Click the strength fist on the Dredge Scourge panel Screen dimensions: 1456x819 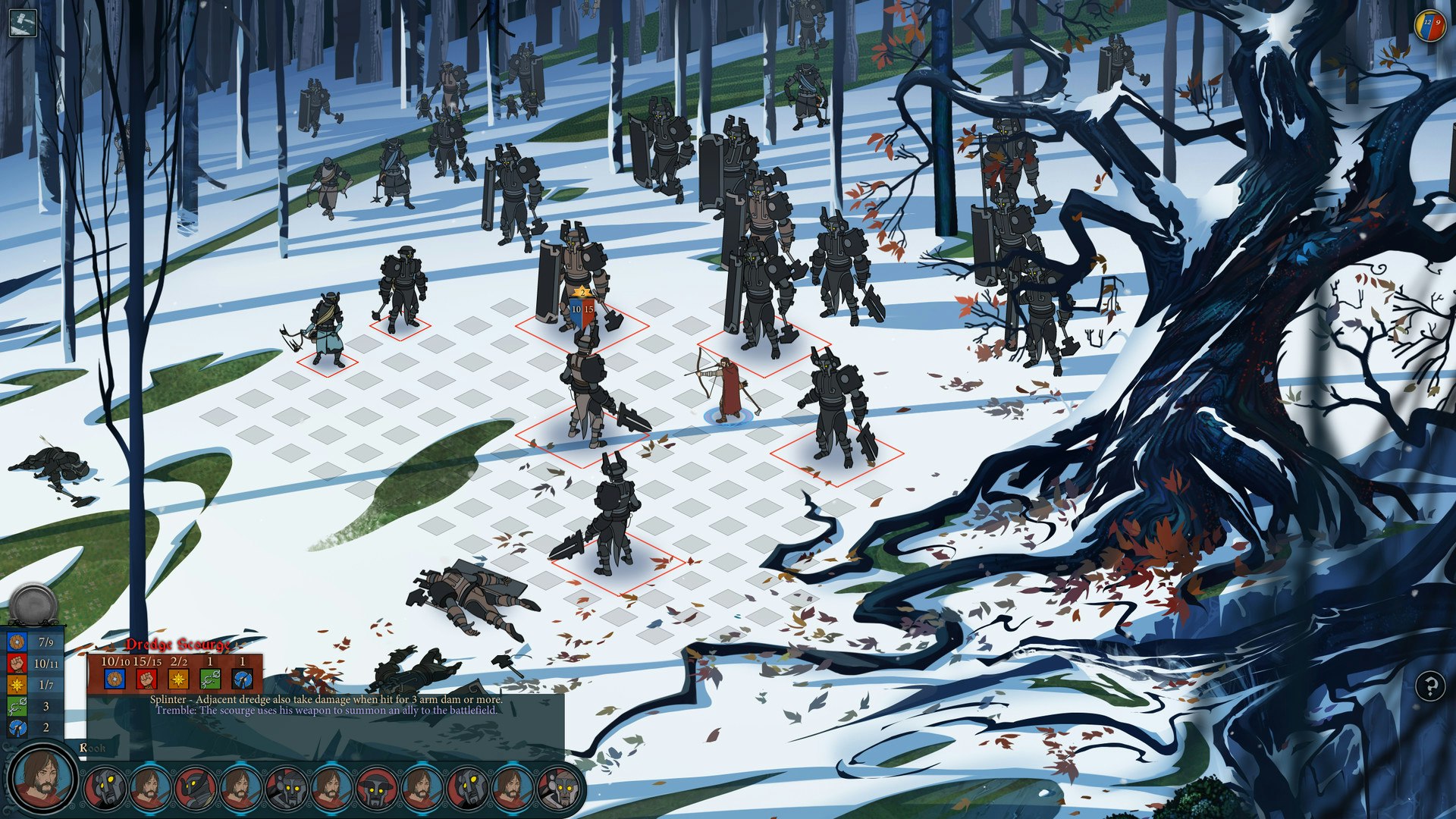(146, 678)
